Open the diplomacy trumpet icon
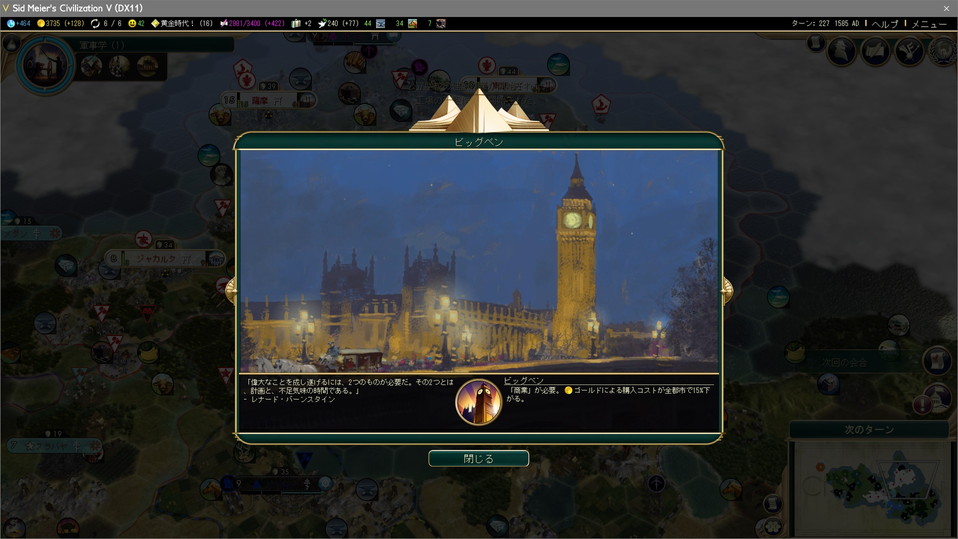The width and height of the screenshot is (958, 539). (x=909, y=51)
